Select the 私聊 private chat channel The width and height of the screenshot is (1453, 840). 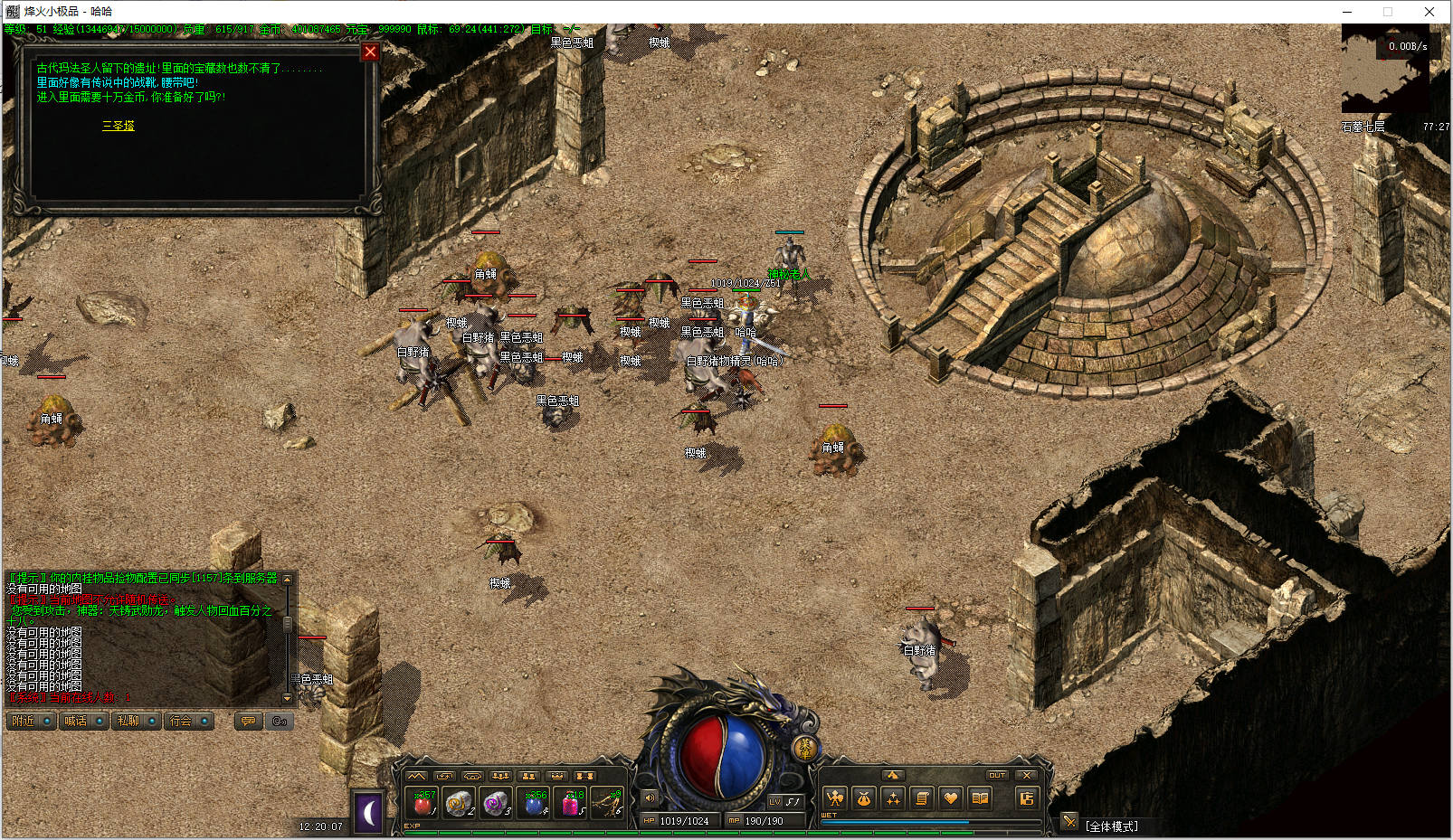tap(137, 721)
